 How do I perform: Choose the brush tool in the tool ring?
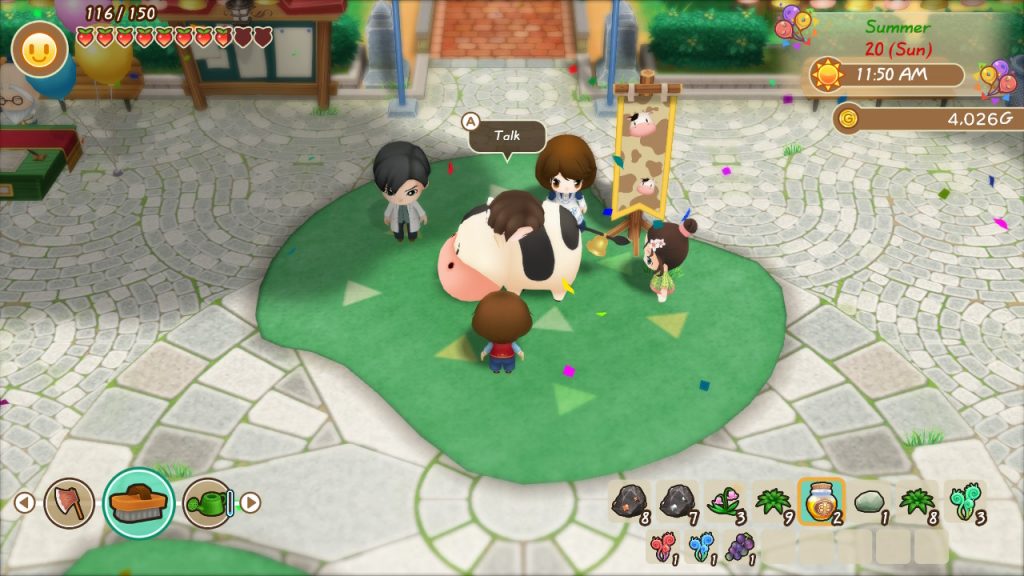click(x=139, y=503)
